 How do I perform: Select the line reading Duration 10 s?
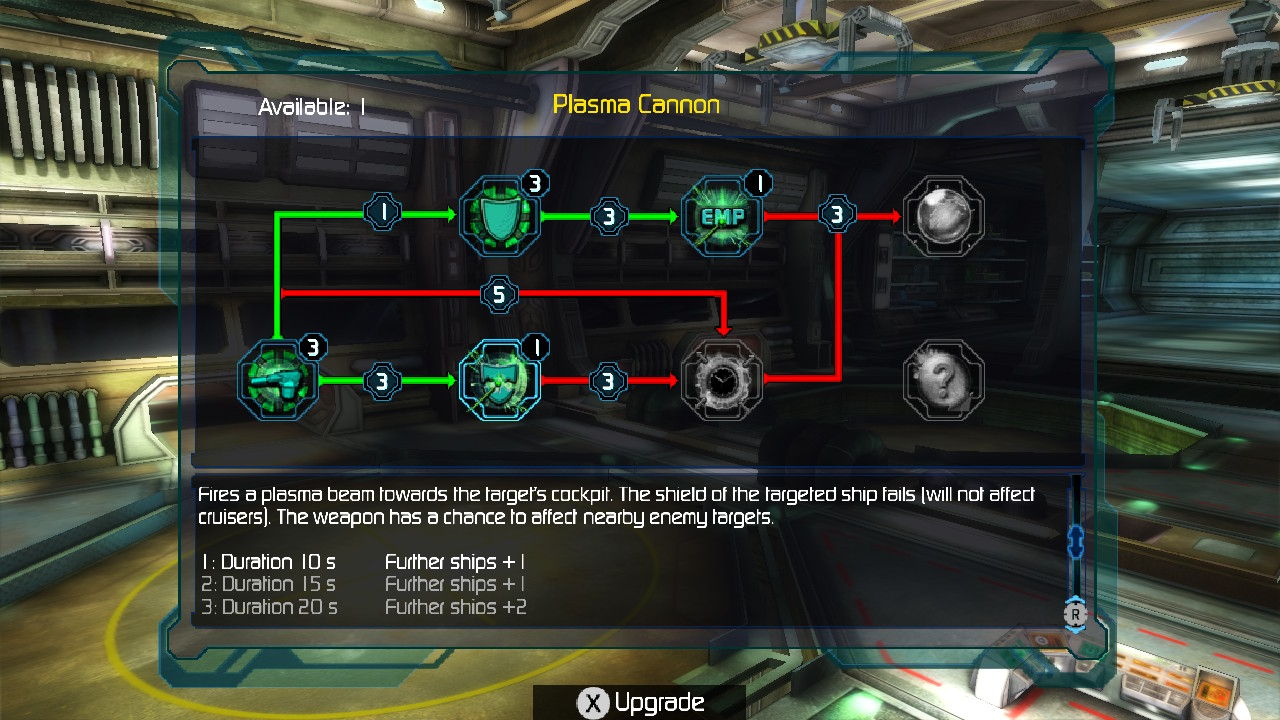click(x=269, y=562)
